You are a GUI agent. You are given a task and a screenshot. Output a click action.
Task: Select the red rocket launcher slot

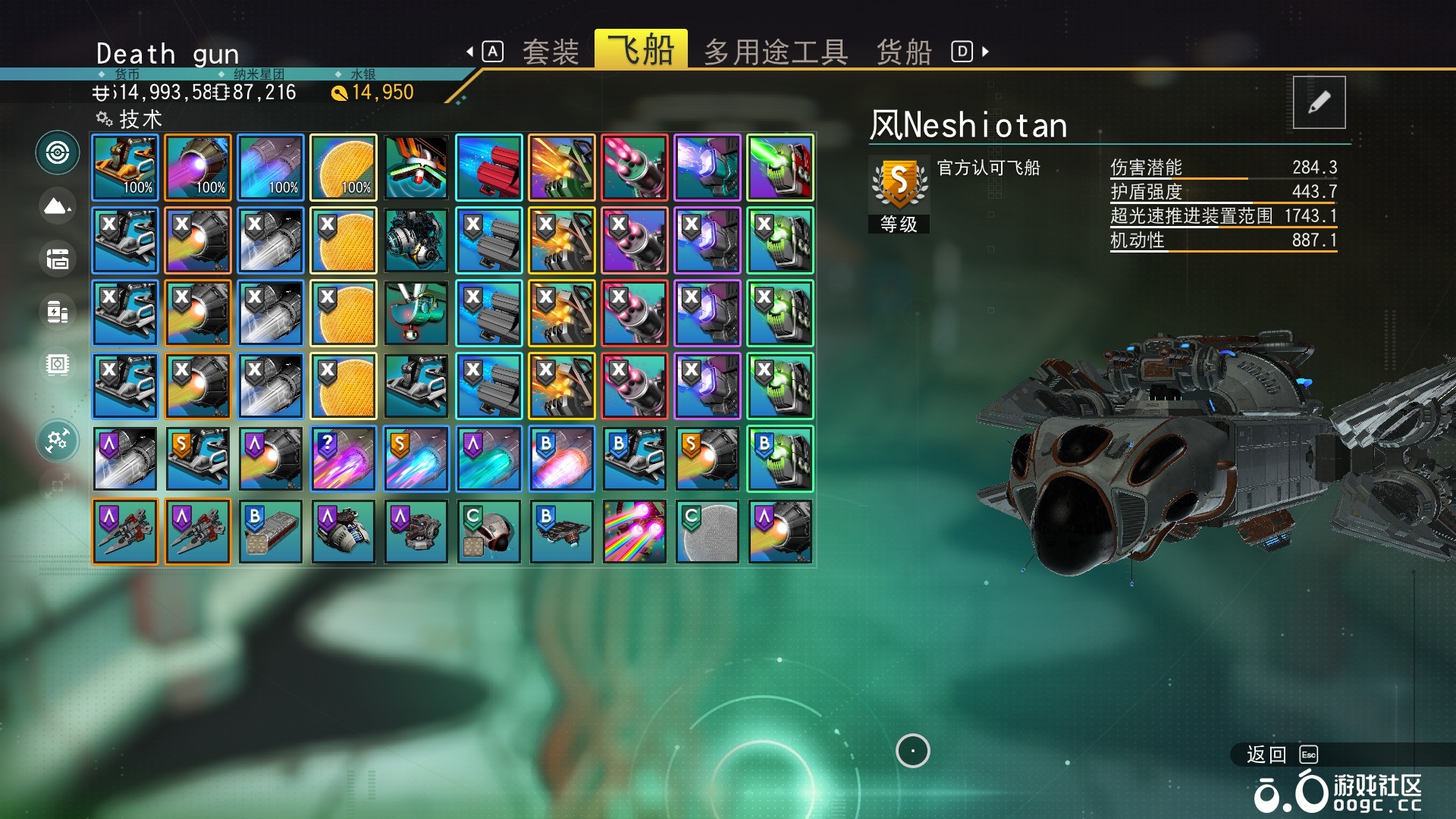coord(489,168)
